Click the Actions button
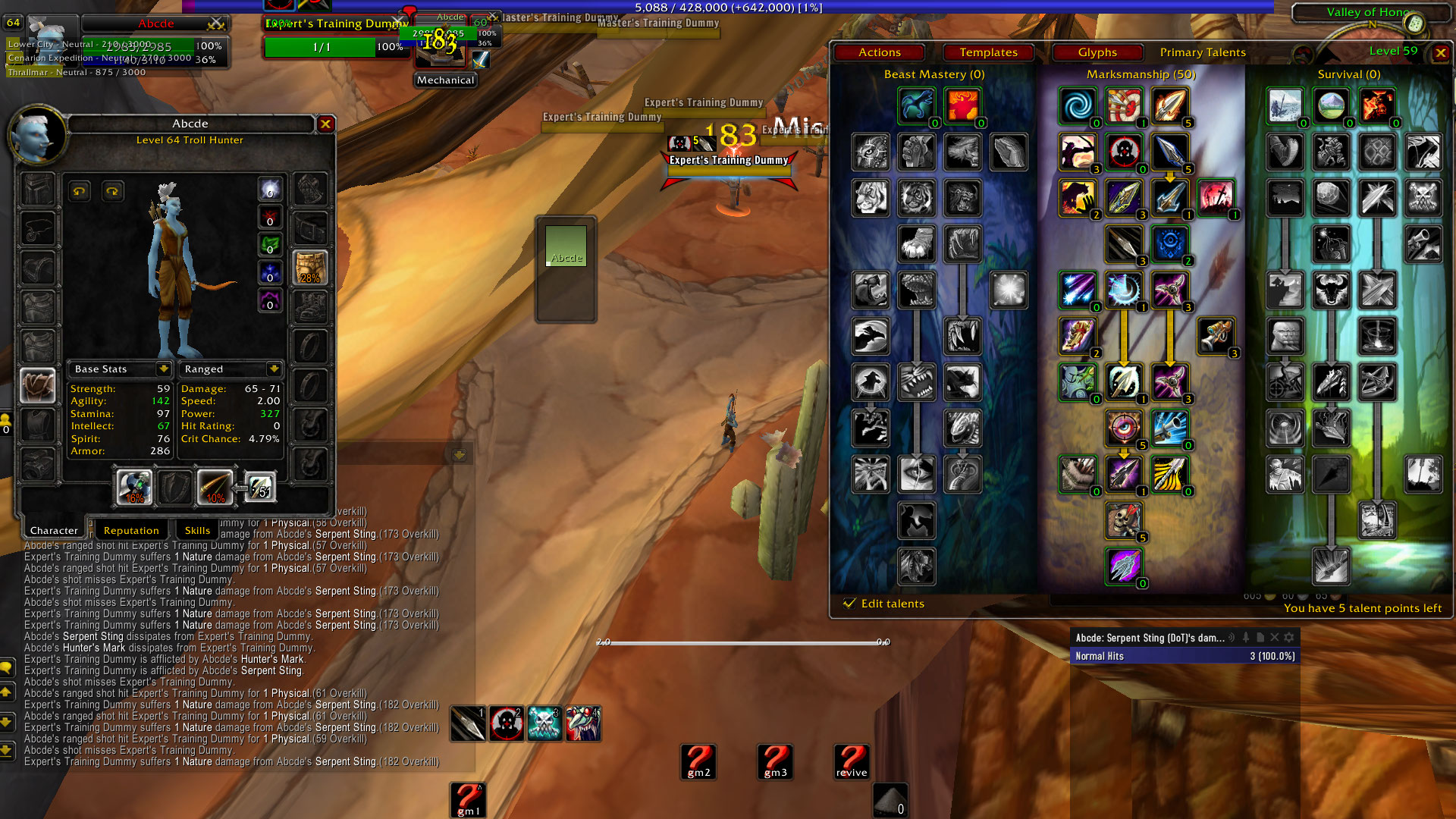1456x819 pixels. pyautogui.click(x=879, y=52)
